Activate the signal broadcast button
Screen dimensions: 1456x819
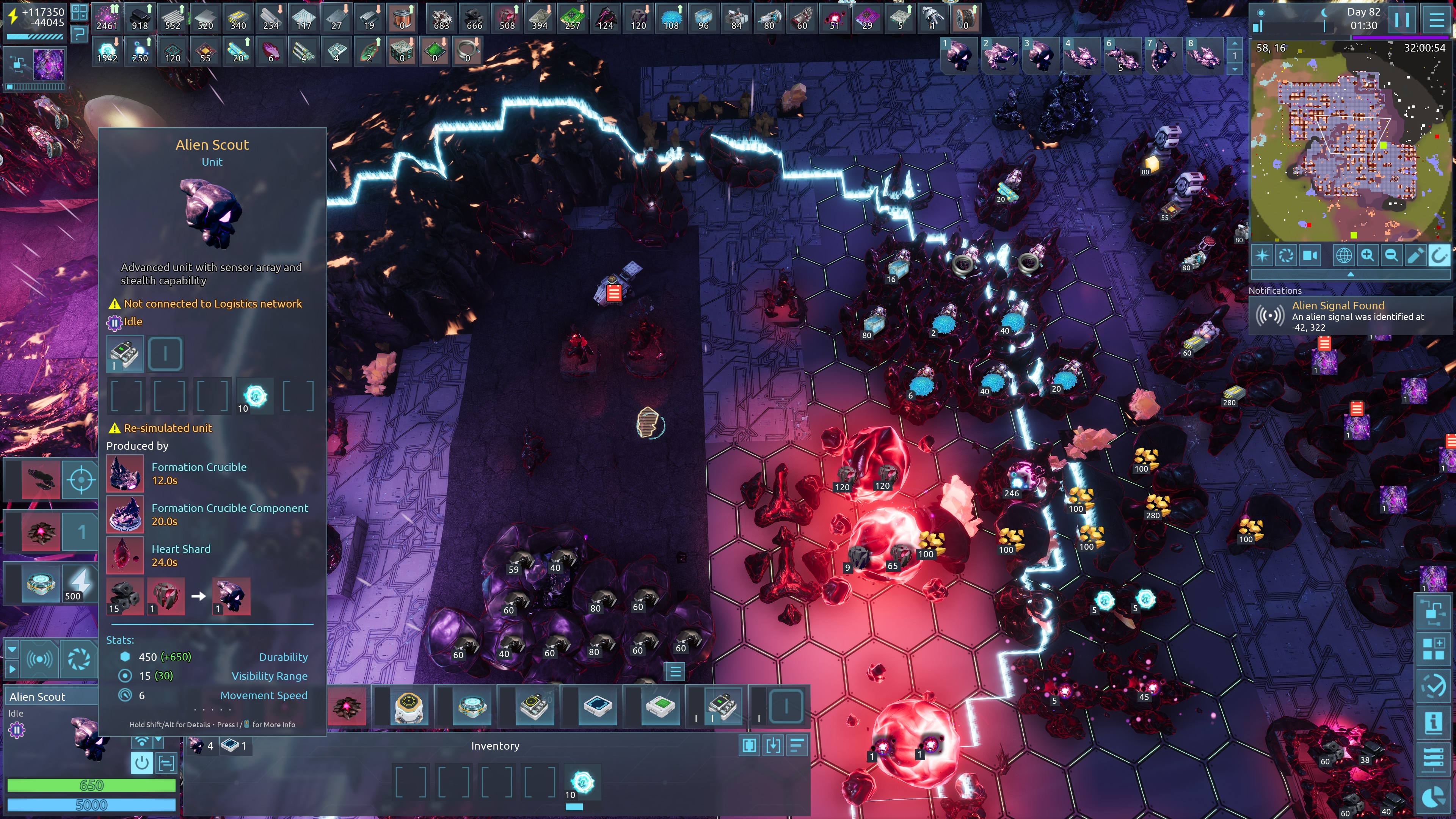(x=40, y=659)
